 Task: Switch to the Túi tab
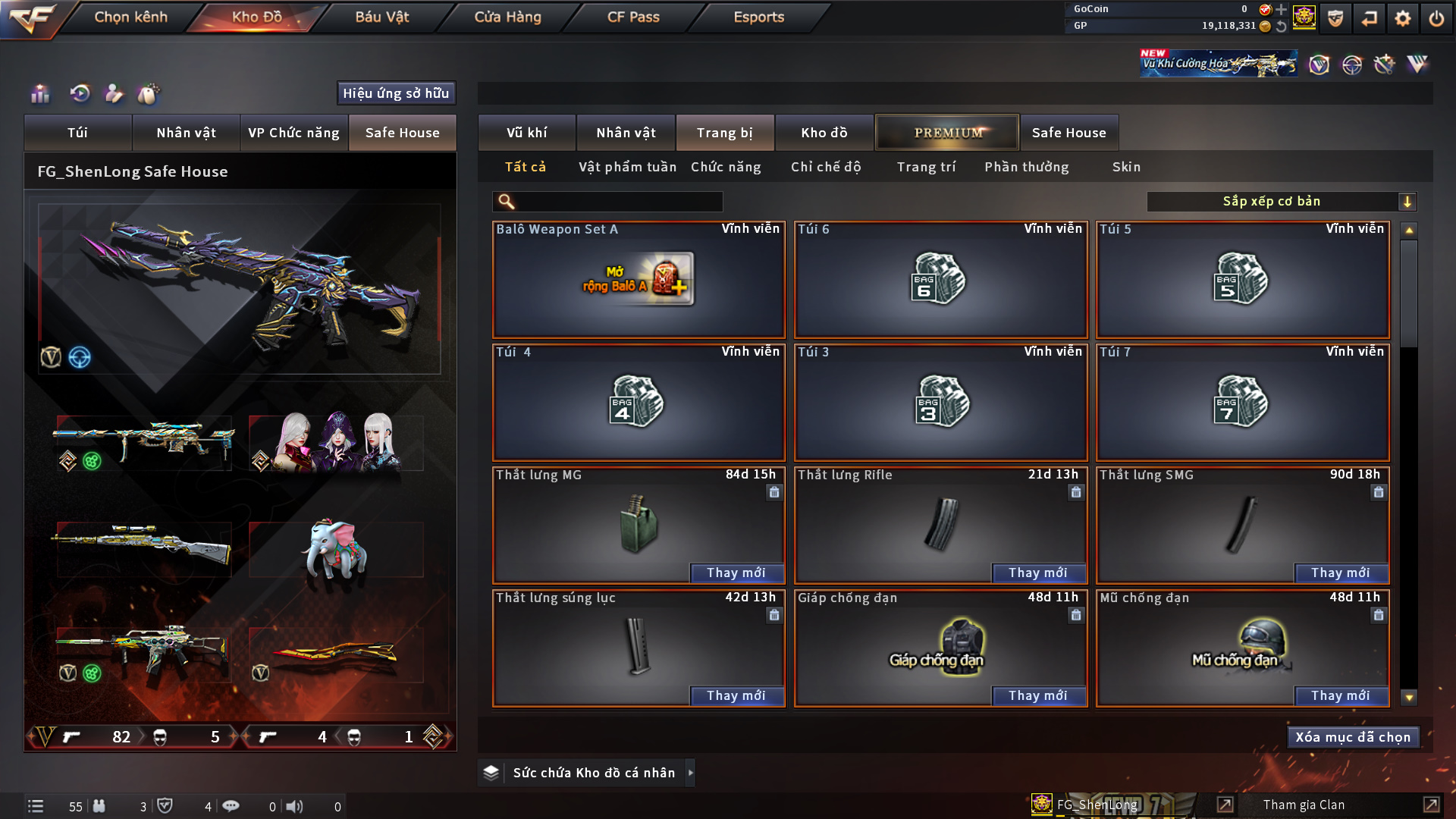(77, 133)
